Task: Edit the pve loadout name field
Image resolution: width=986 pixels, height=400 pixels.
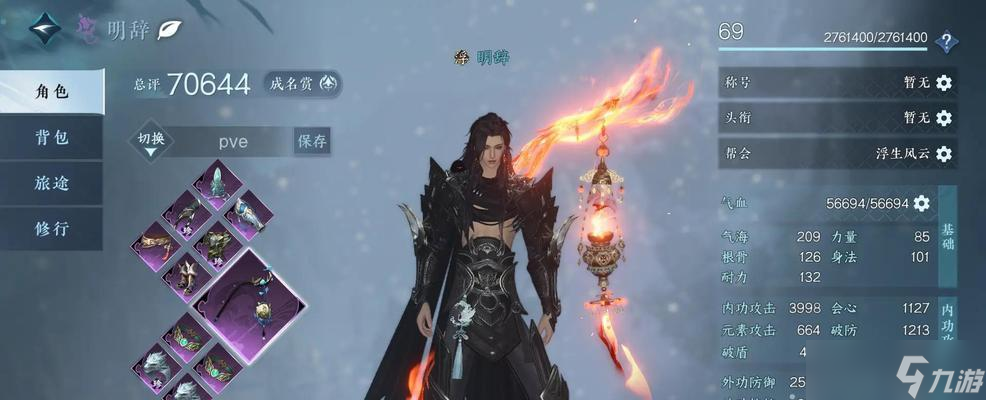Action: click(x=233, y=141)
